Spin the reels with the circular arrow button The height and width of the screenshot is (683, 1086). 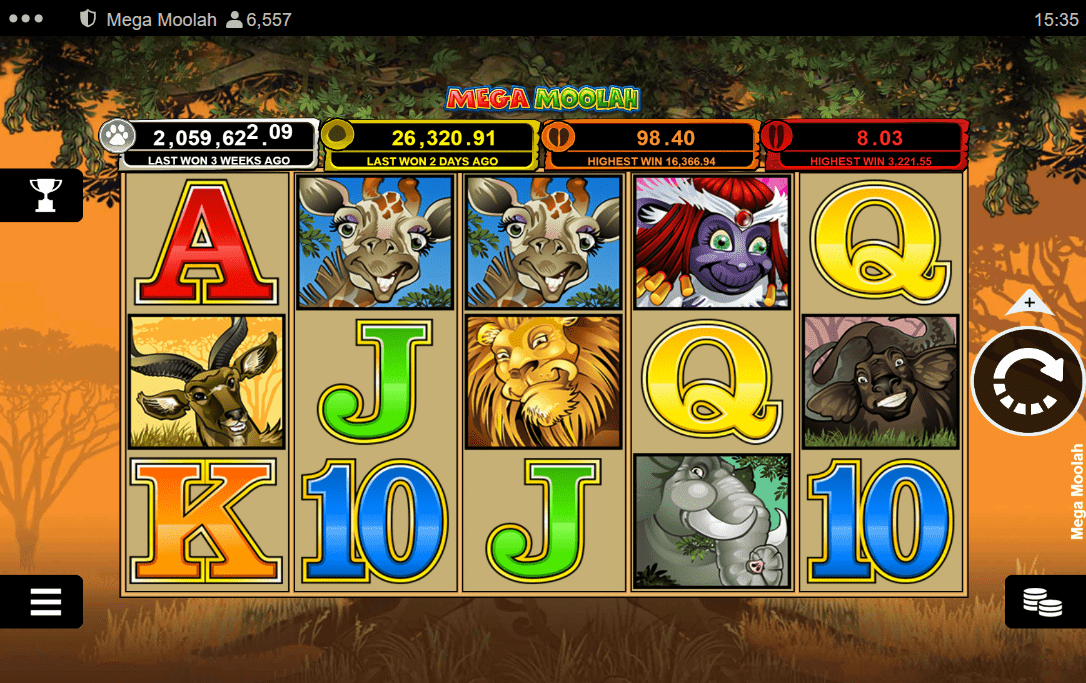(x=1028, y=381)
